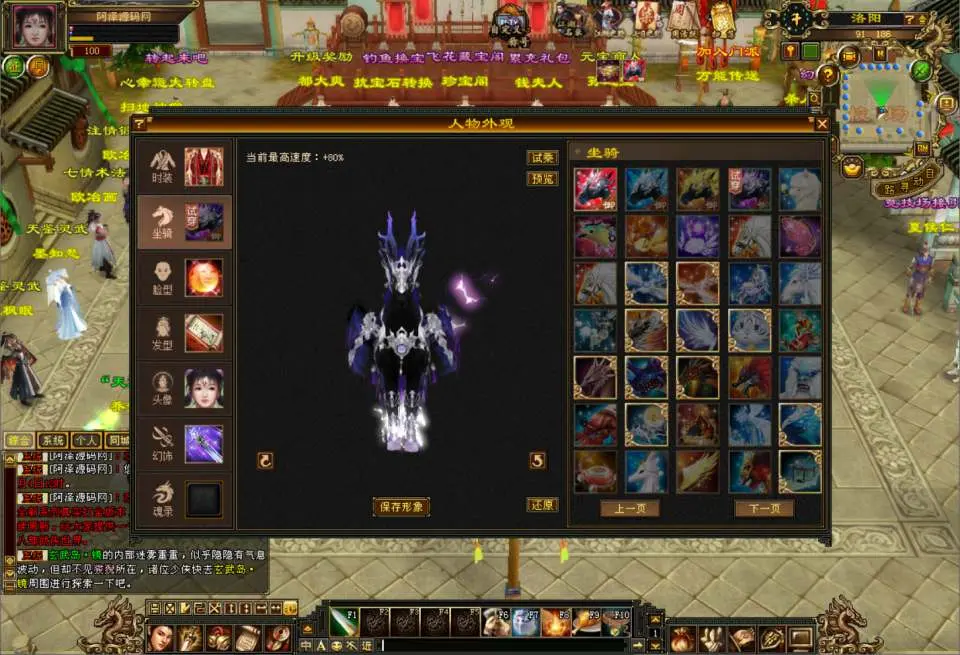Click the 试乘 test ride button
Screen dimensions: 960x655
pos(542,158)
